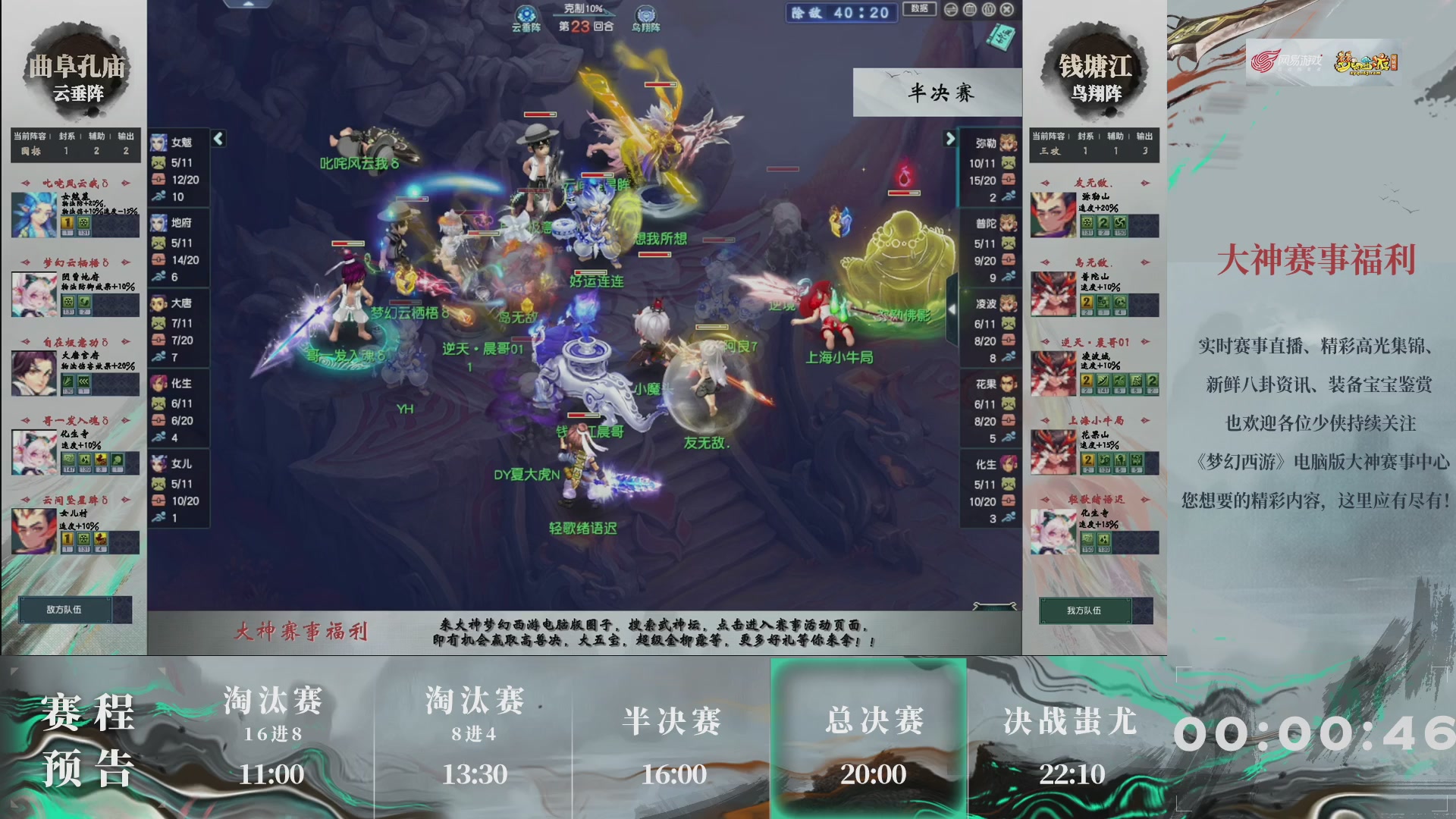This screenshot has height=819, width=1456.
Task: Open the ranking building icon in the top toolbar
Action: click(x=968, y=10)
